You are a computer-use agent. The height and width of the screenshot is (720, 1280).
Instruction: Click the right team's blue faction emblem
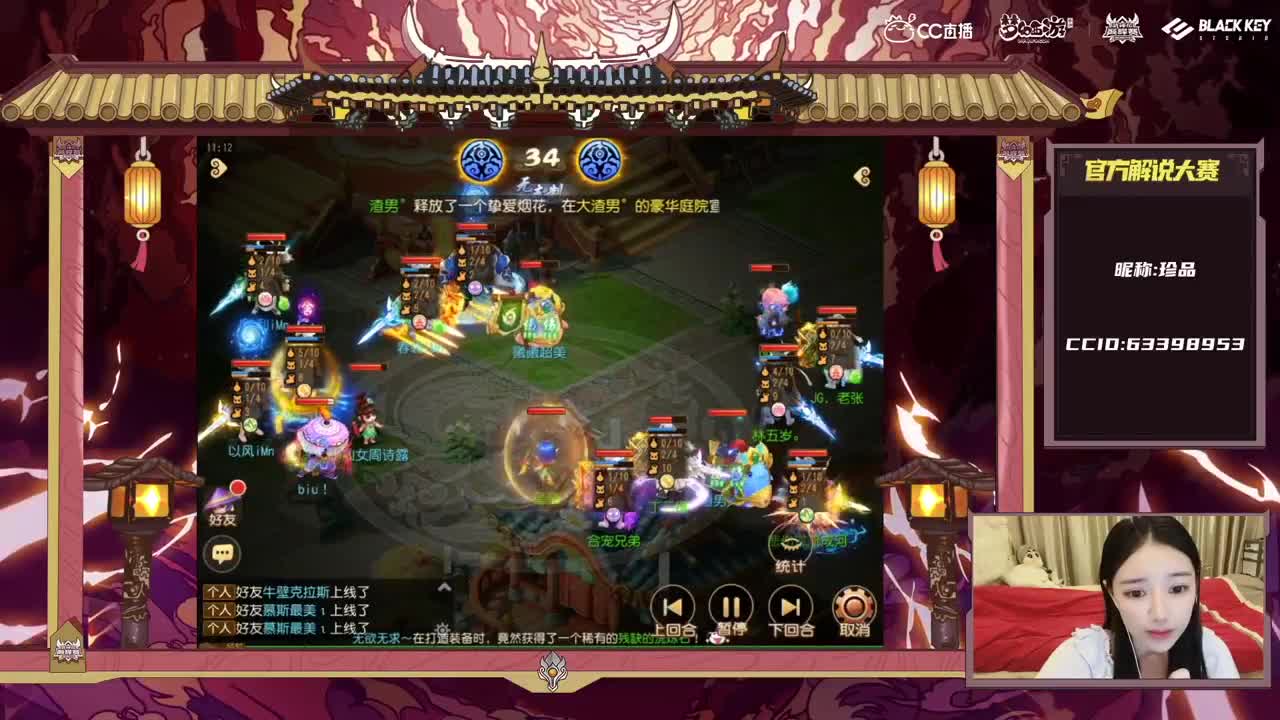[601, 160]
